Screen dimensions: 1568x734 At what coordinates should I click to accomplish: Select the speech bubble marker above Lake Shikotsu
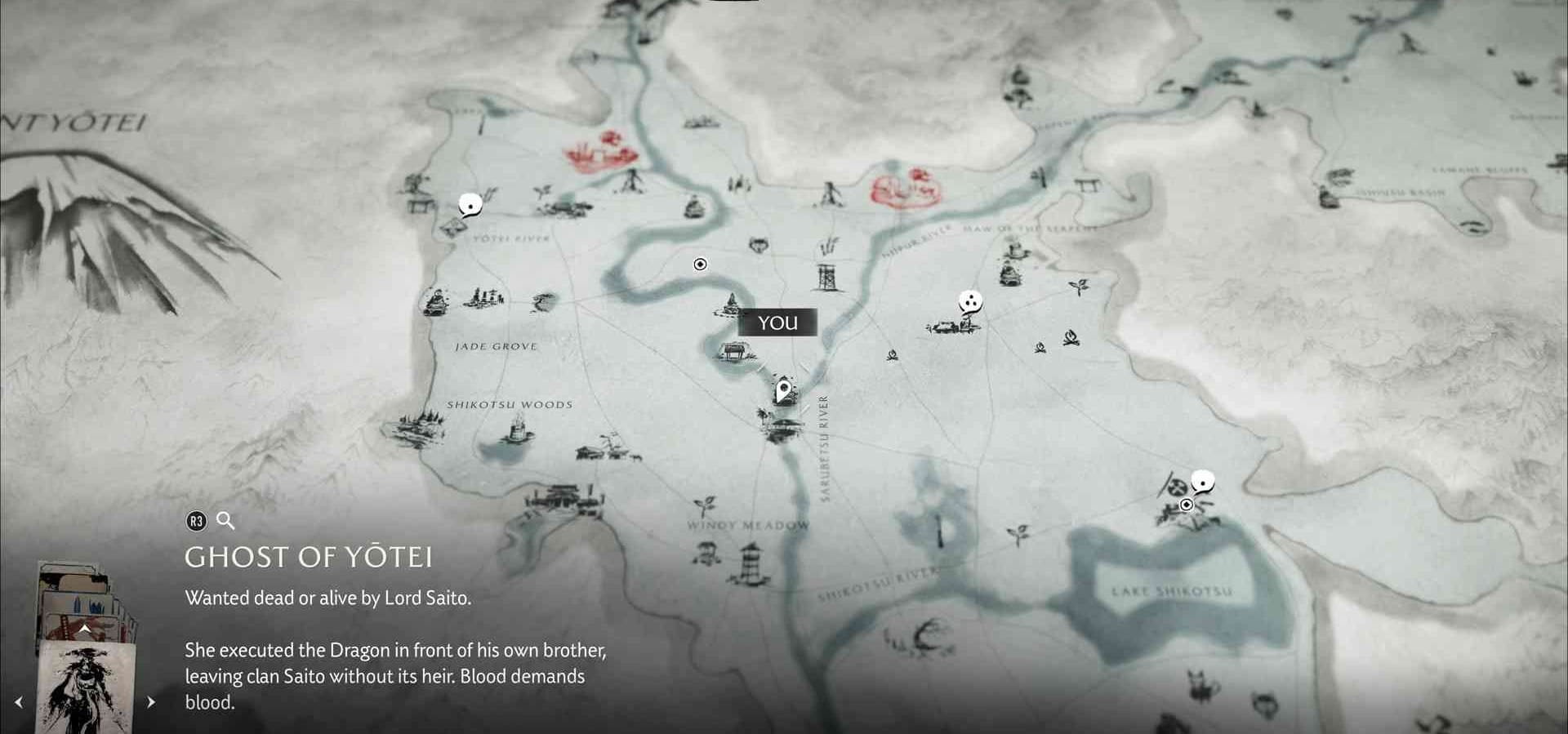(1201, 482)
